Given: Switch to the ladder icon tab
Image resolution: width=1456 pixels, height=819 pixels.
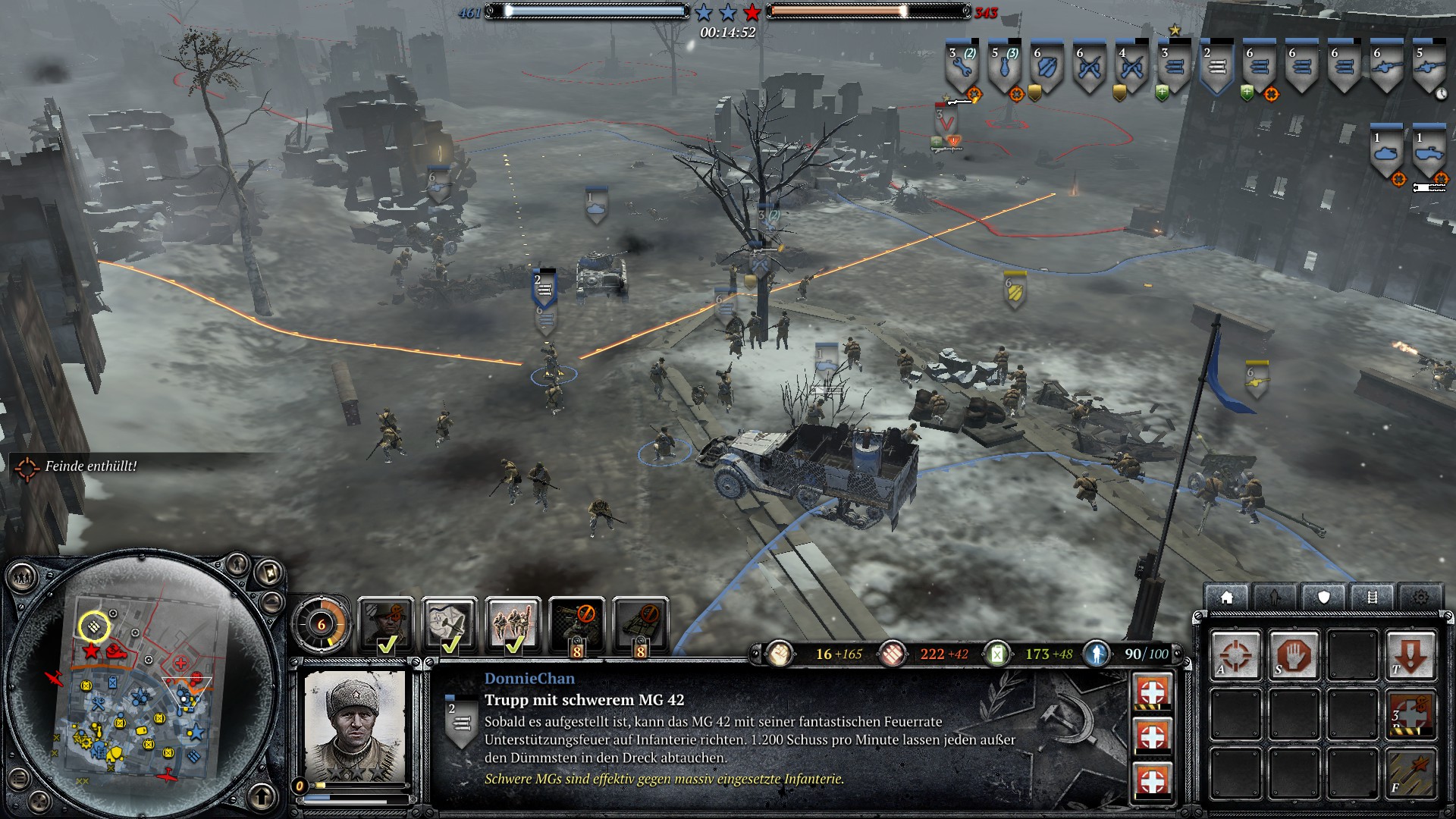Looking at the screenshot, I should [x=1372, y=598].
